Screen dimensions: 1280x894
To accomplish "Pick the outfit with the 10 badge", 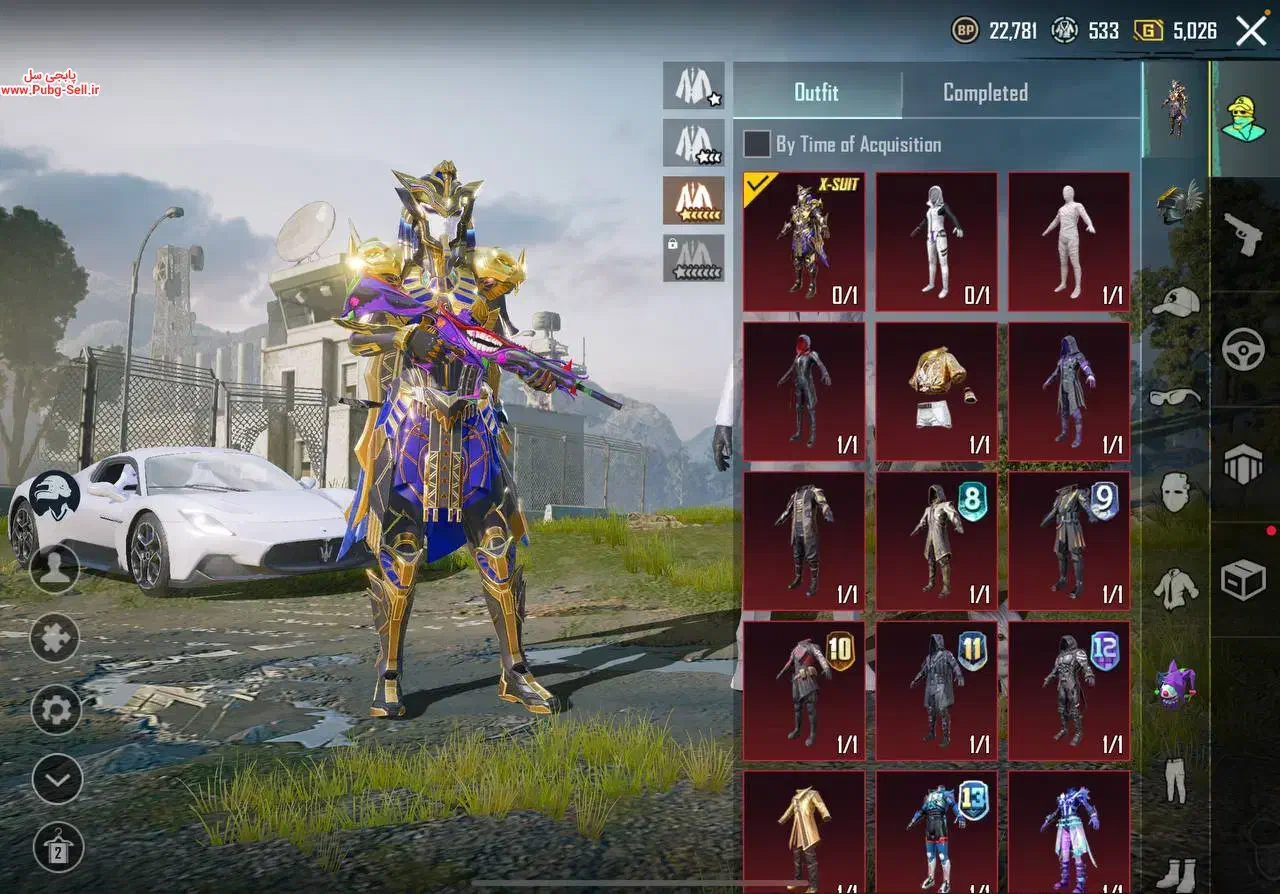I will pos(804,691).
